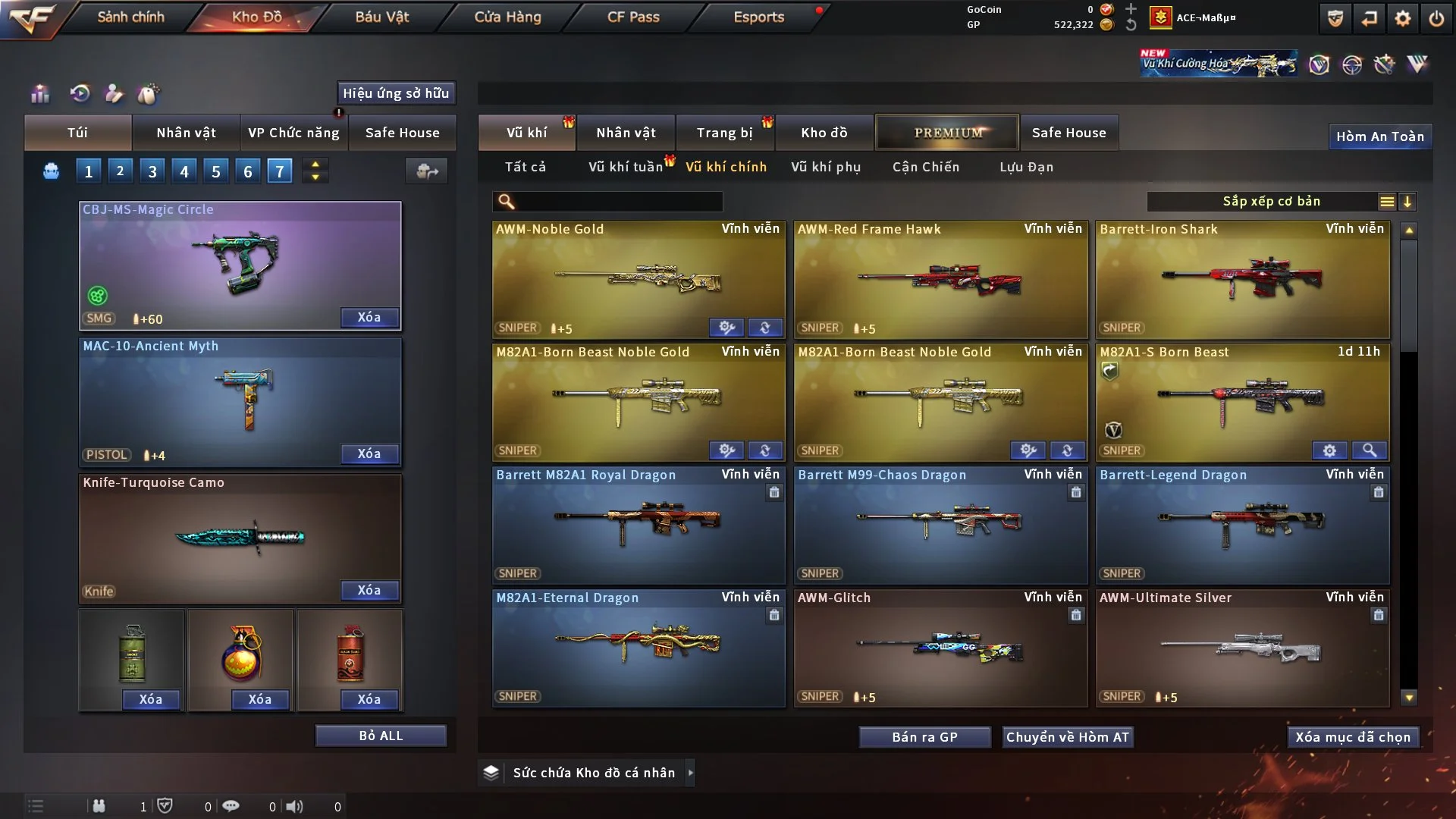
Task: Show the Cận Chiến melee weapon filter
Action: coord(925,167)
